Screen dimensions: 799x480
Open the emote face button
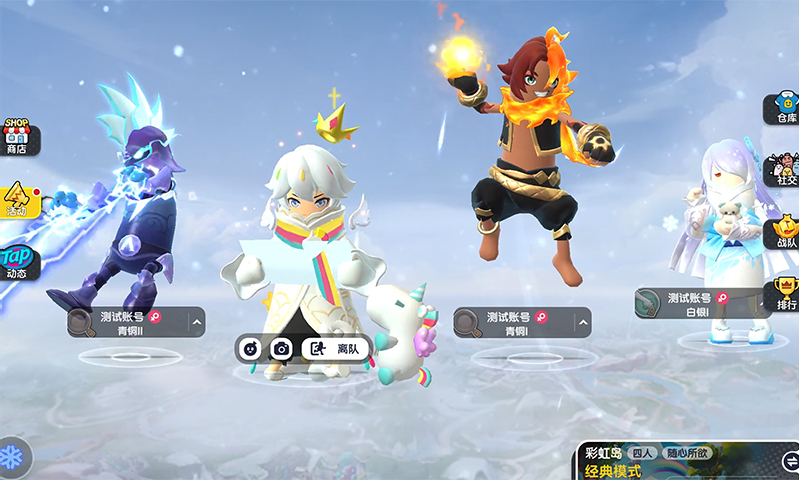point(251,349)
